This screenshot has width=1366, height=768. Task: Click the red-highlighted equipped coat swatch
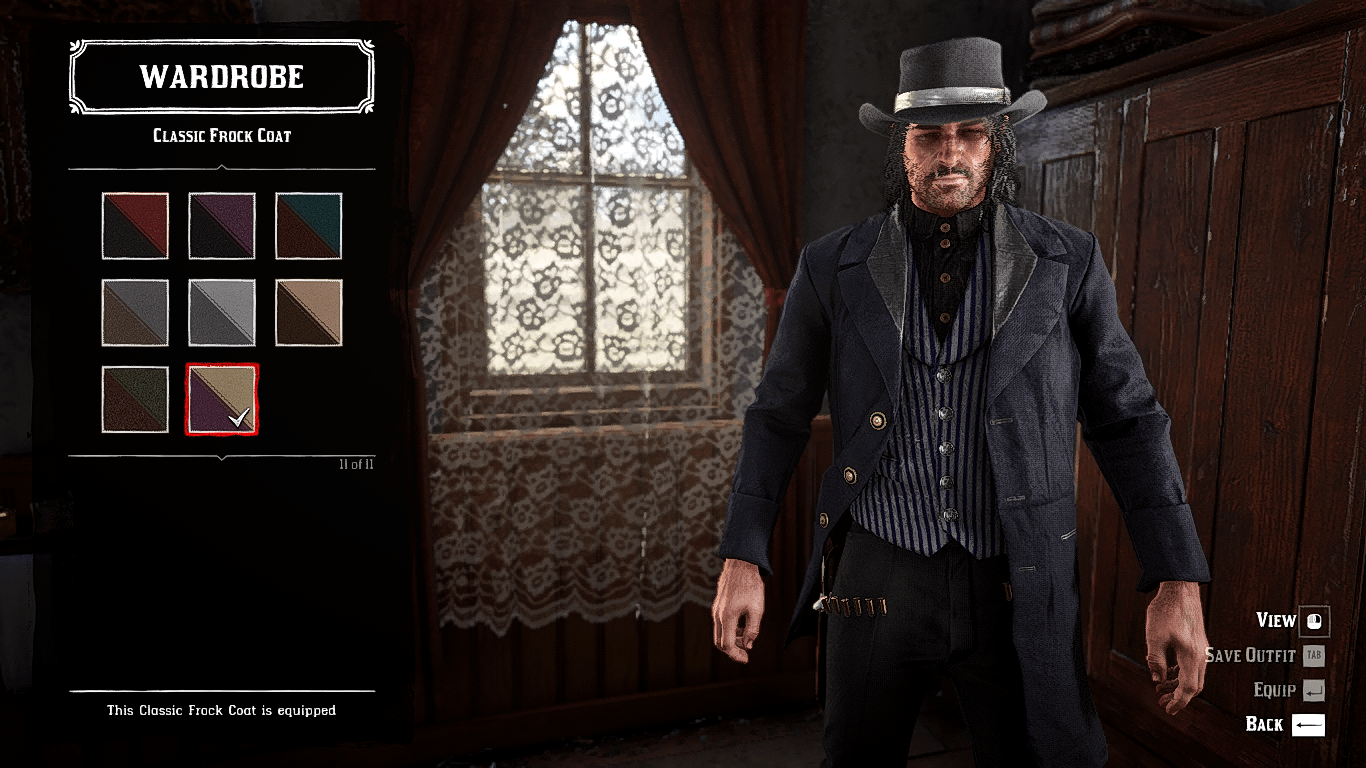tap(222, 398)
